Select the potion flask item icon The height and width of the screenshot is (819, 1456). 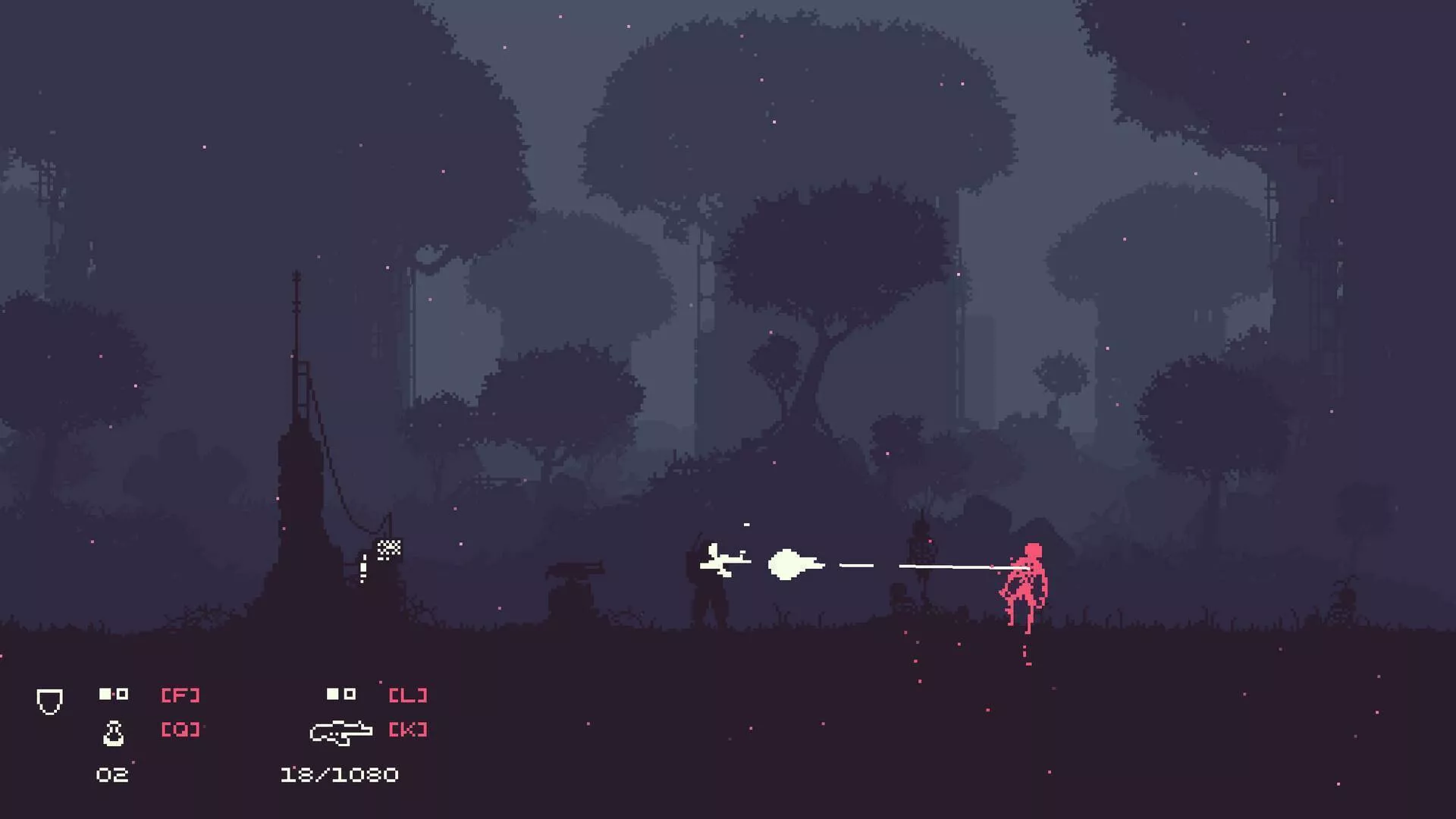(114, 733)
